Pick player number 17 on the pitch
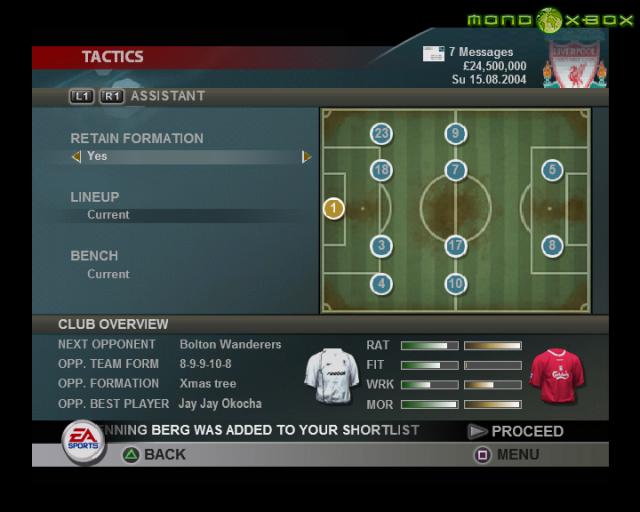The width and height of the screenshot is (640, 512). (456, 246)
